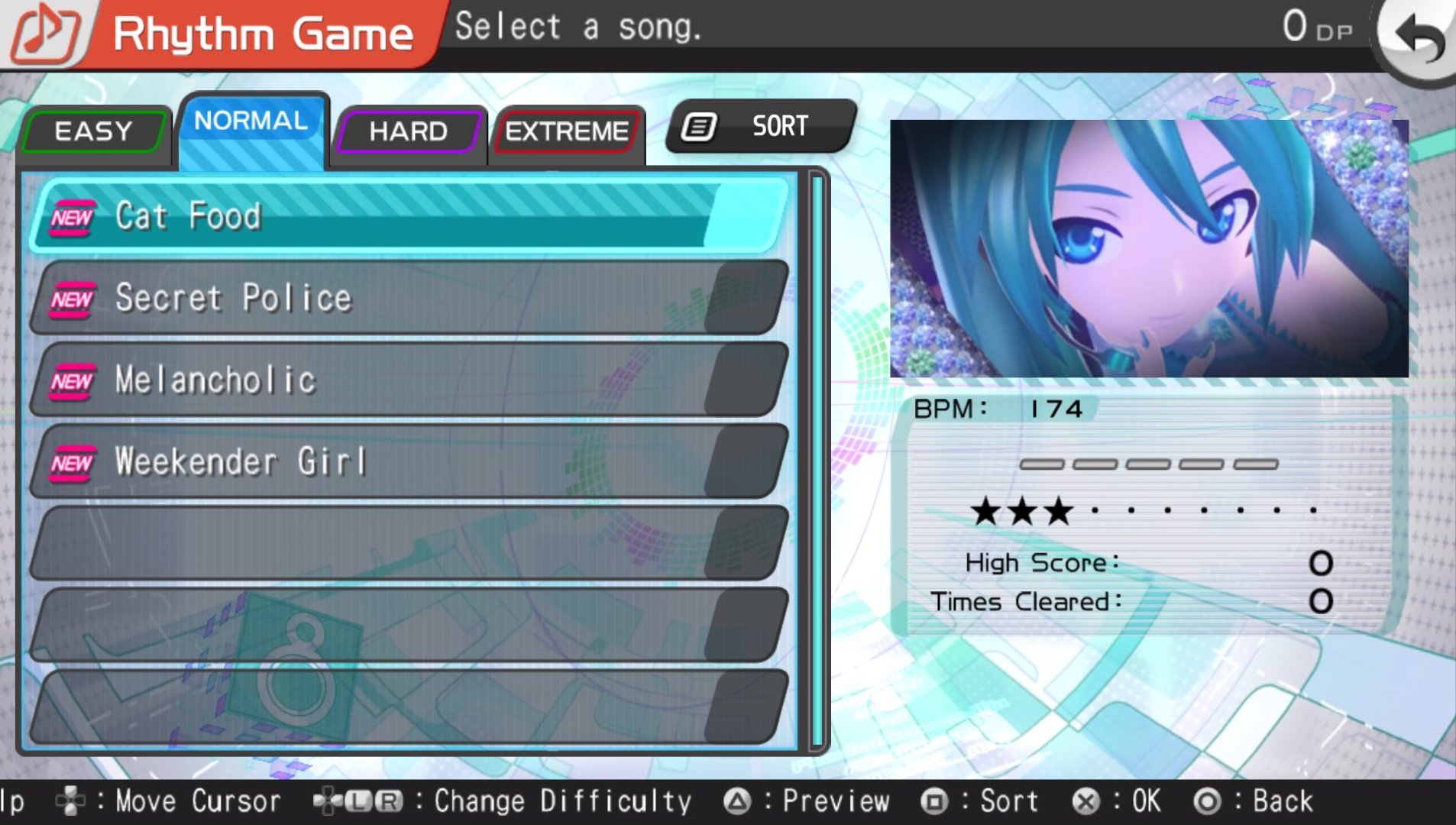Select the NORMAL difficulty tab
This screenshot has width=1456, height=825.
[x=251, y=122]
